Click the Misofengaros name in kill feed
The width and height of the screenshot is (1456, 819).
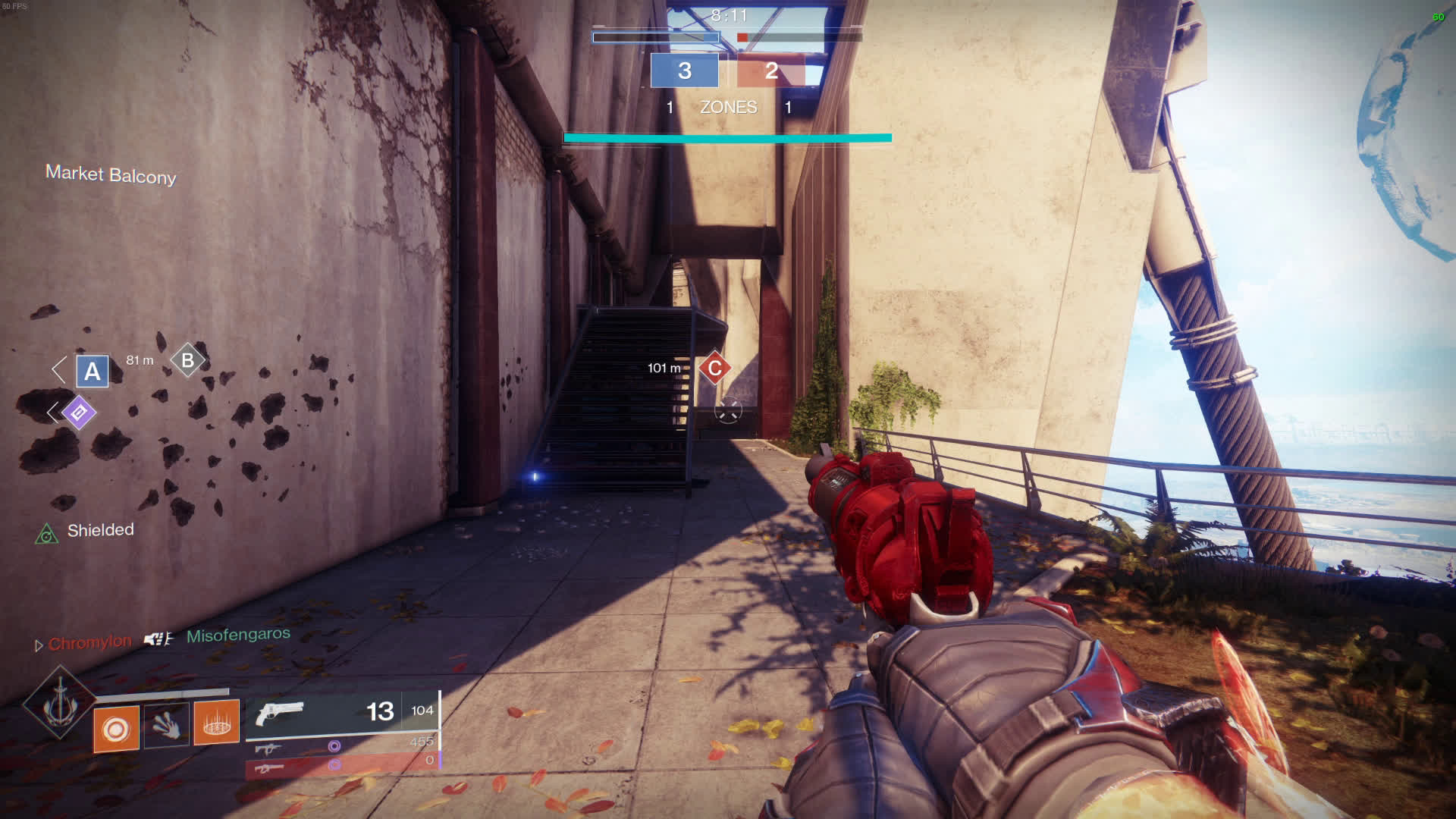pyautogui.click(x=238, y=635)
